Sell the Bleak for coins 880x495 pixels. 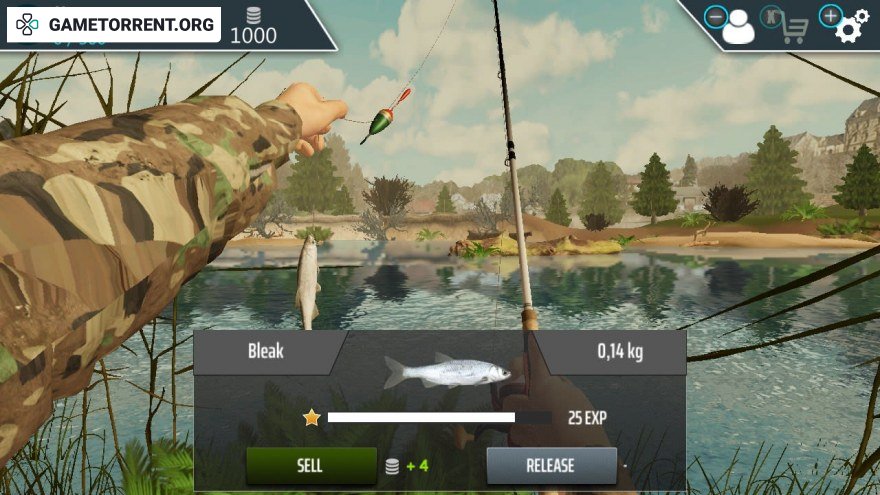[311, 465]
